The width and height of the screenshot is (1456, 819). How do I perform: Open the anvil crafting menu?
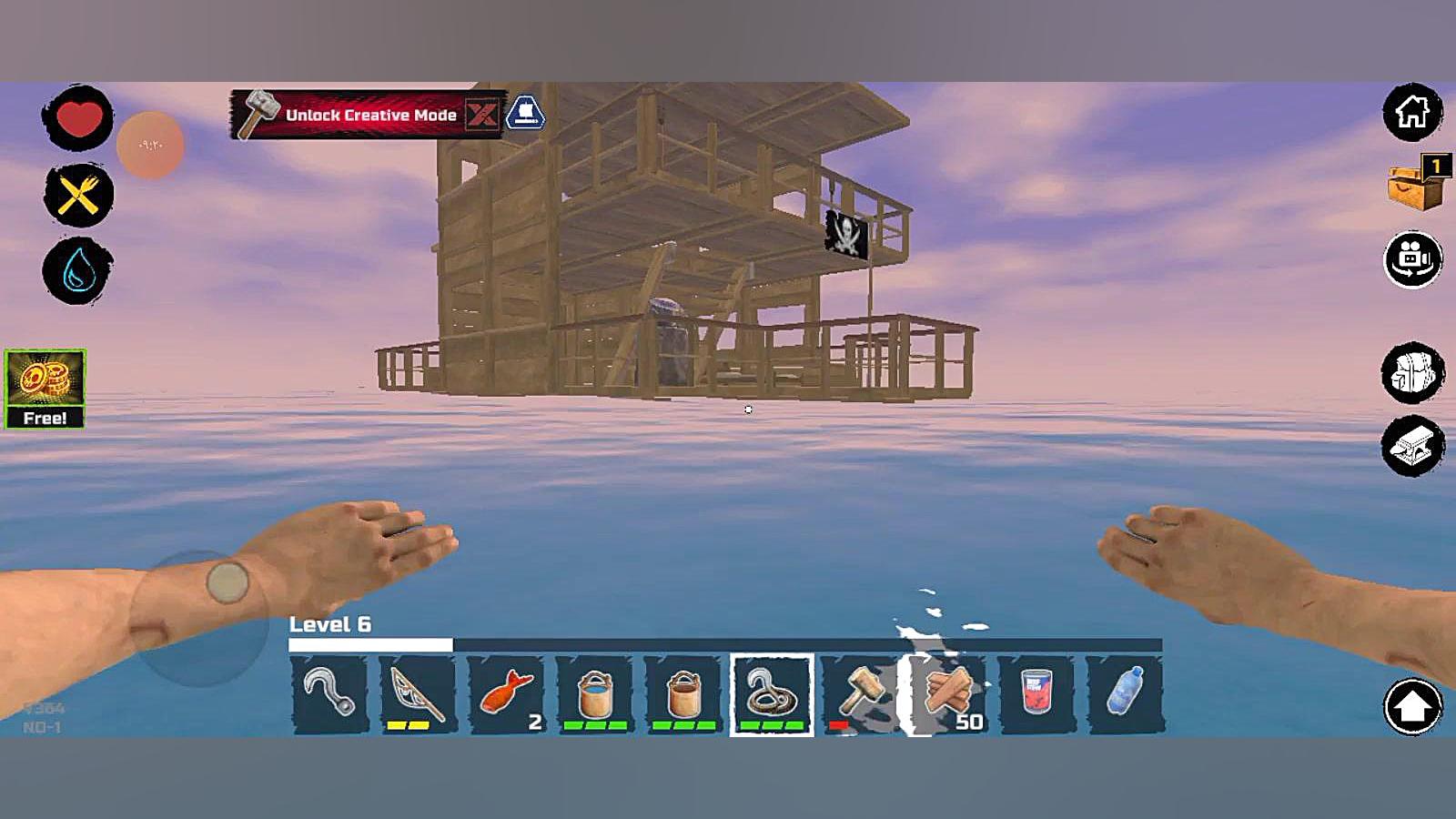pos(1412,446)
